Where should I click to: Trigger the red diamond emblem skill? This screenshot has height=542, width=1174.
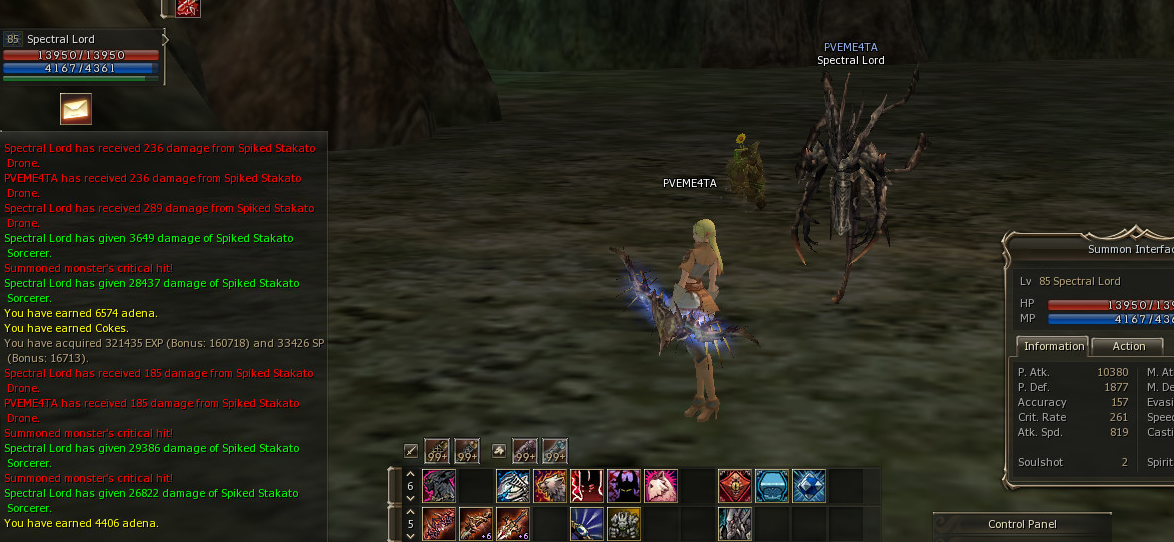tap(735, 486)
